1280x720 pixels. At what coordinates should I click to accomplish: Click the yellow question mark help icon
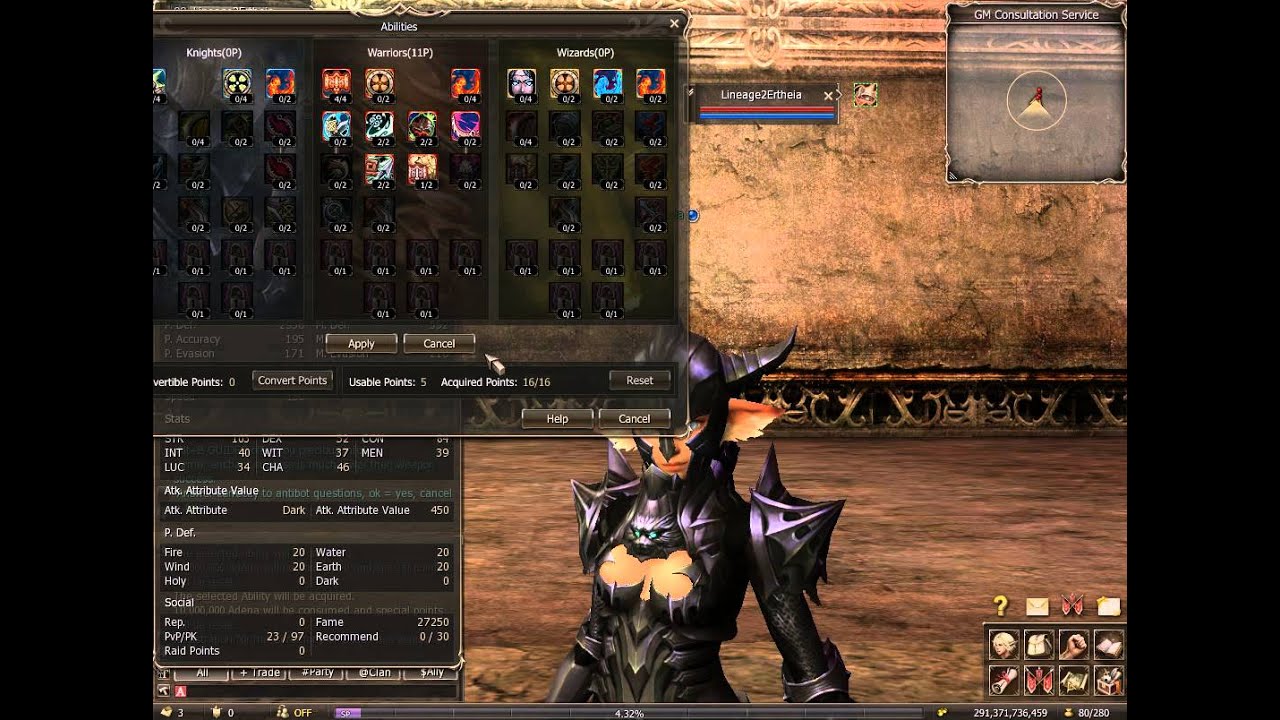(1000, 604)
